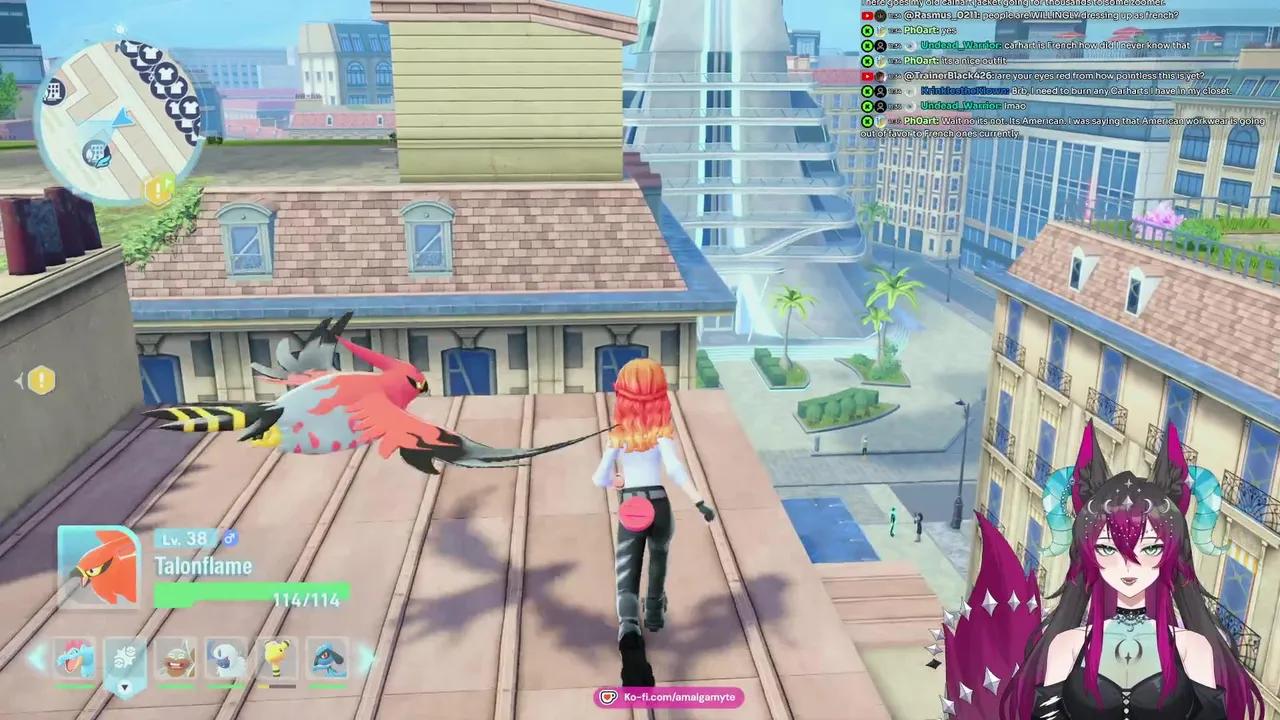
Task: Click the snowflake icon on the second party slot
Action: coord(125,655)
